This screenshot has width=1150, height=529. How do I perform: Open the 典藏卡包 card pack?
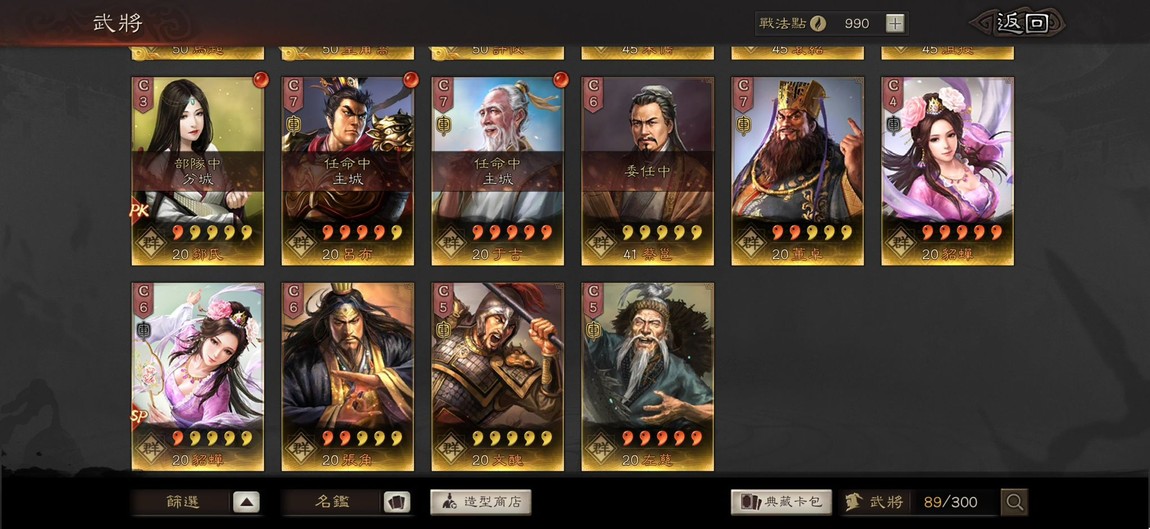[x=782, y=502]
